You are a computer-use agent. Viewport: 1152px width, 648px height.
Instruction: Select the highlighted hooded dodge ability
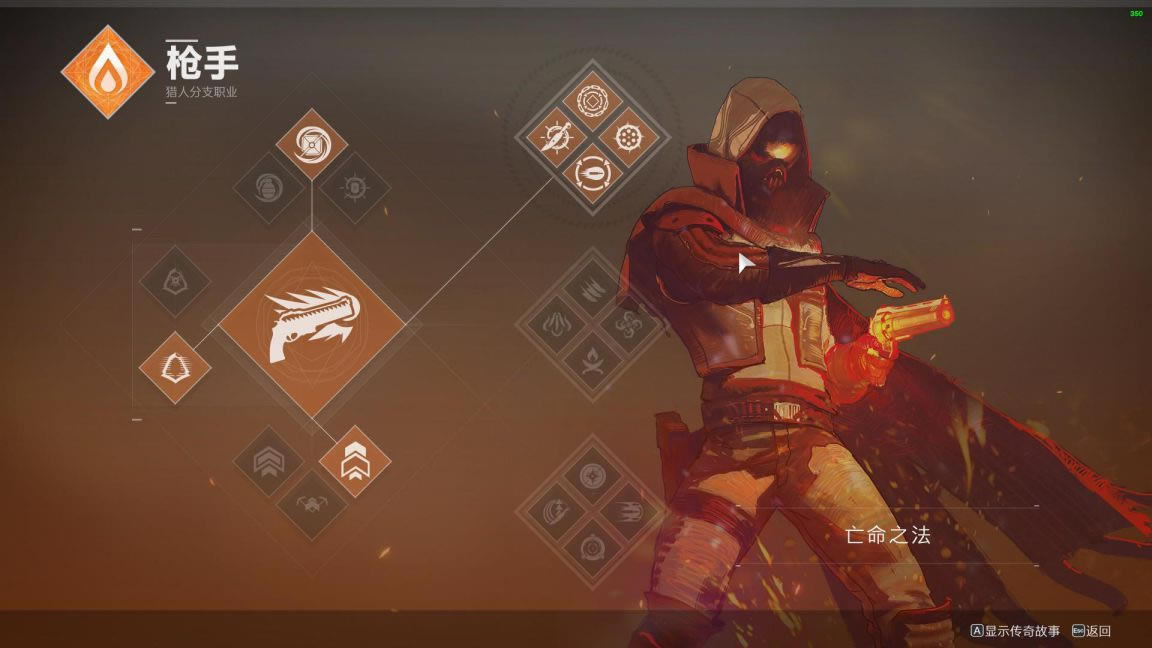click(x=175, y=367)
